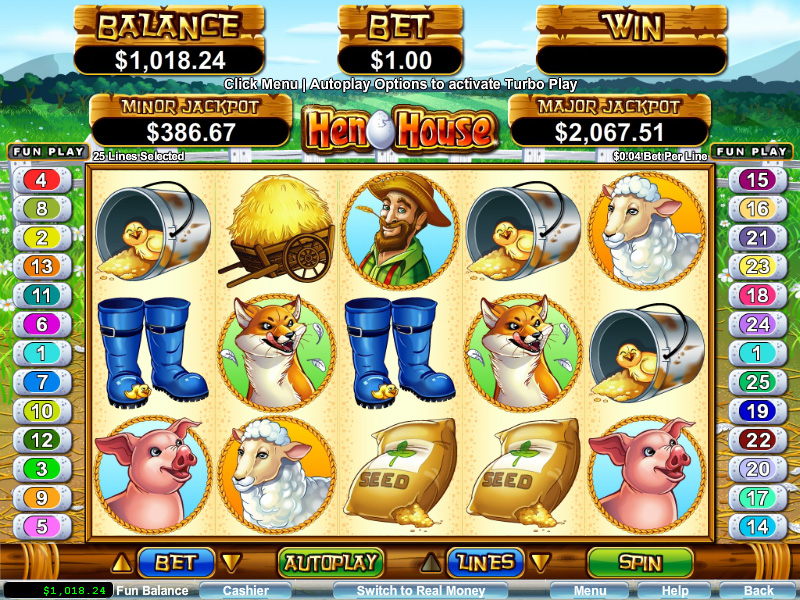
Task: Switch to Real Money mode
Action: point(421,591)
